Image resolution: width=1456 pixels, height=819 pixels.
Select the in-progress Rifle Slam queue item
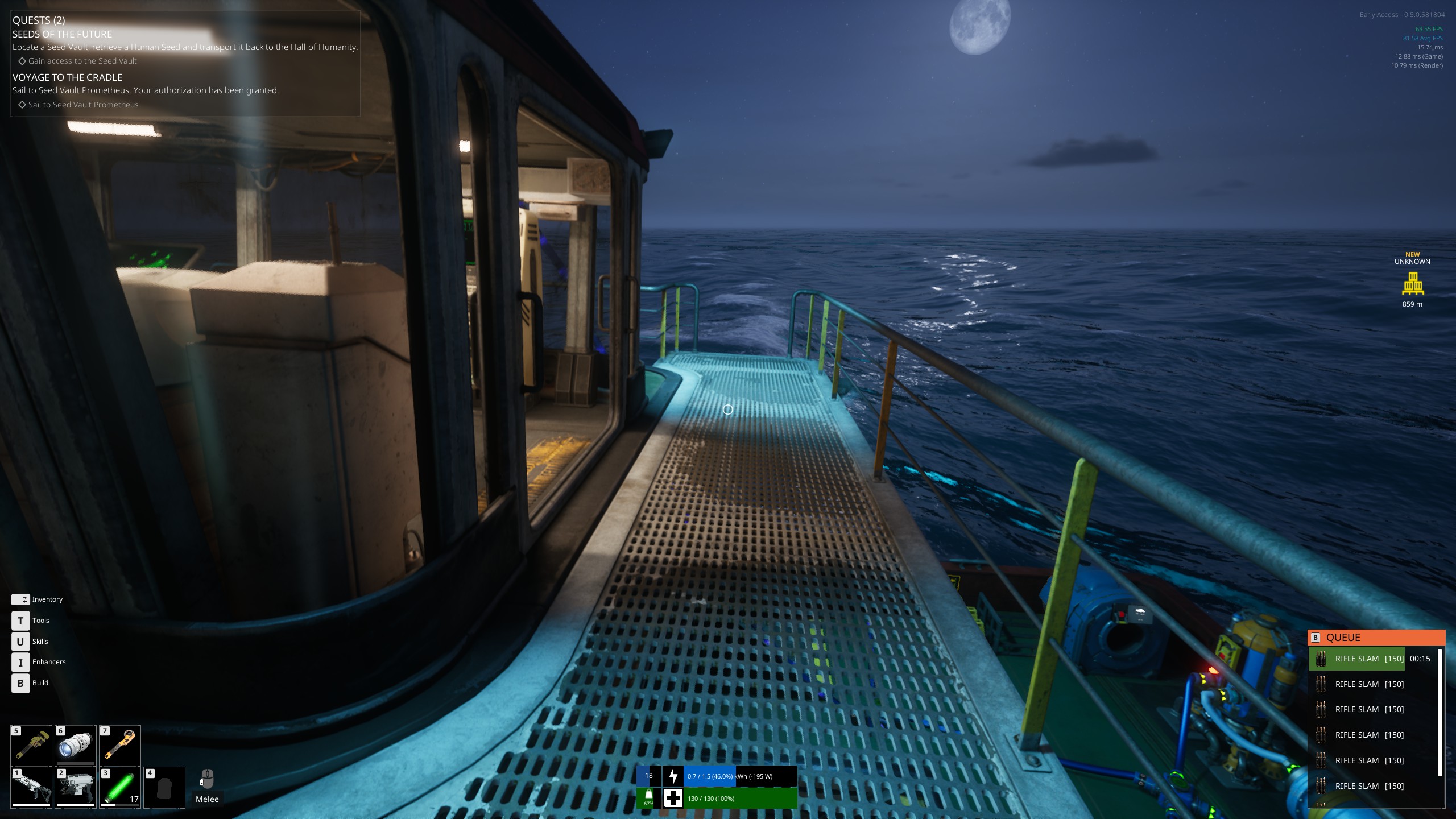point(1357,659)
